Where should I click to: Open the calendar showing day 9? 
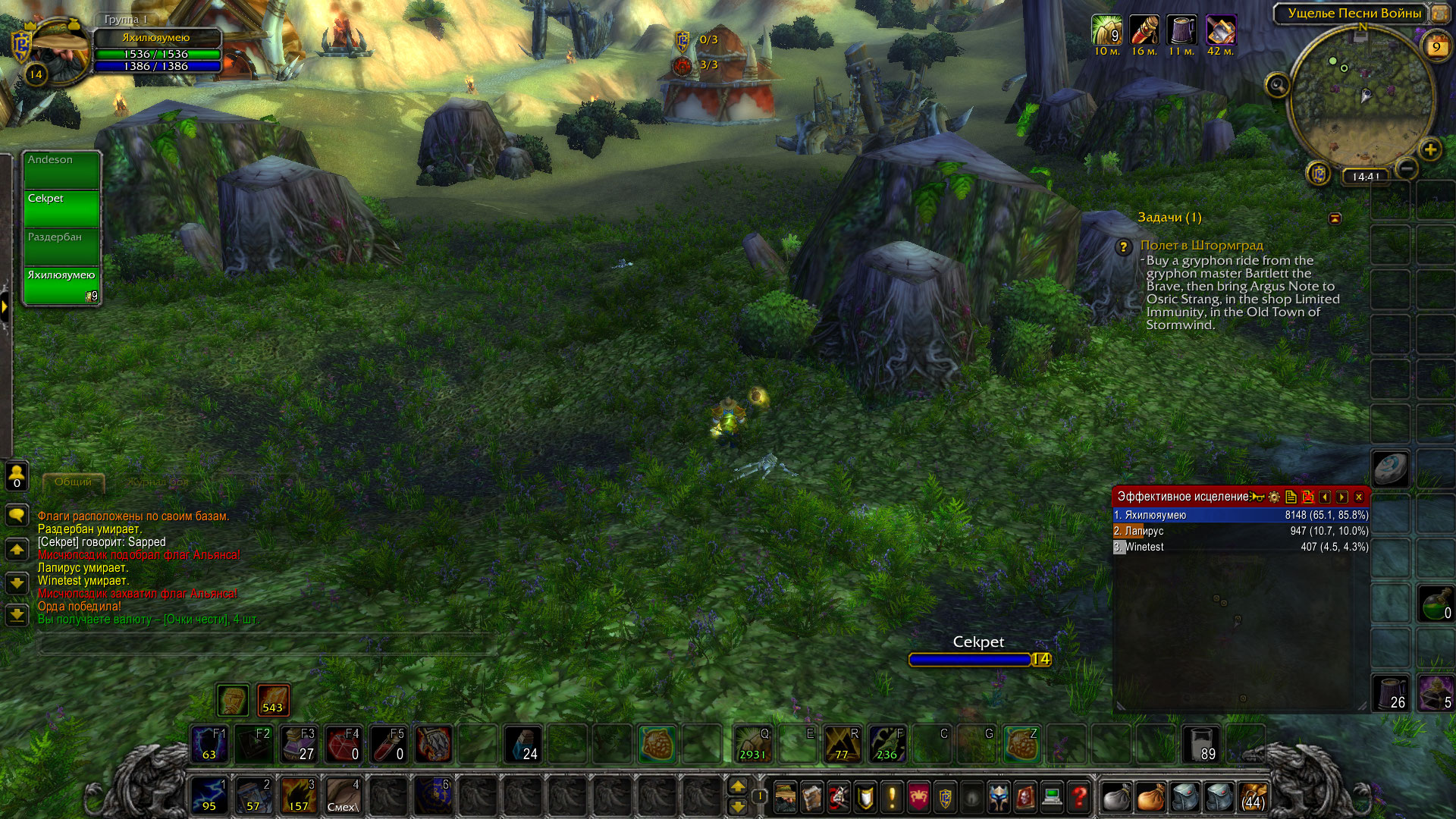[x=1436, y=47]
